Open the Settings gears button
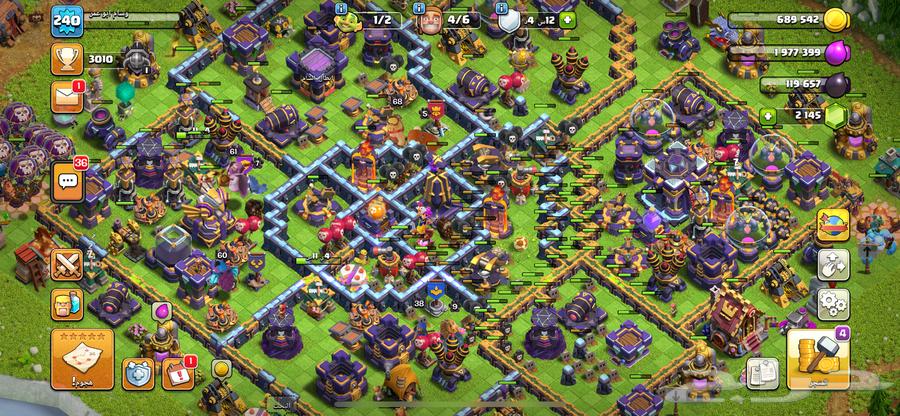Screen dimensions: 900x416 point(833,303)
